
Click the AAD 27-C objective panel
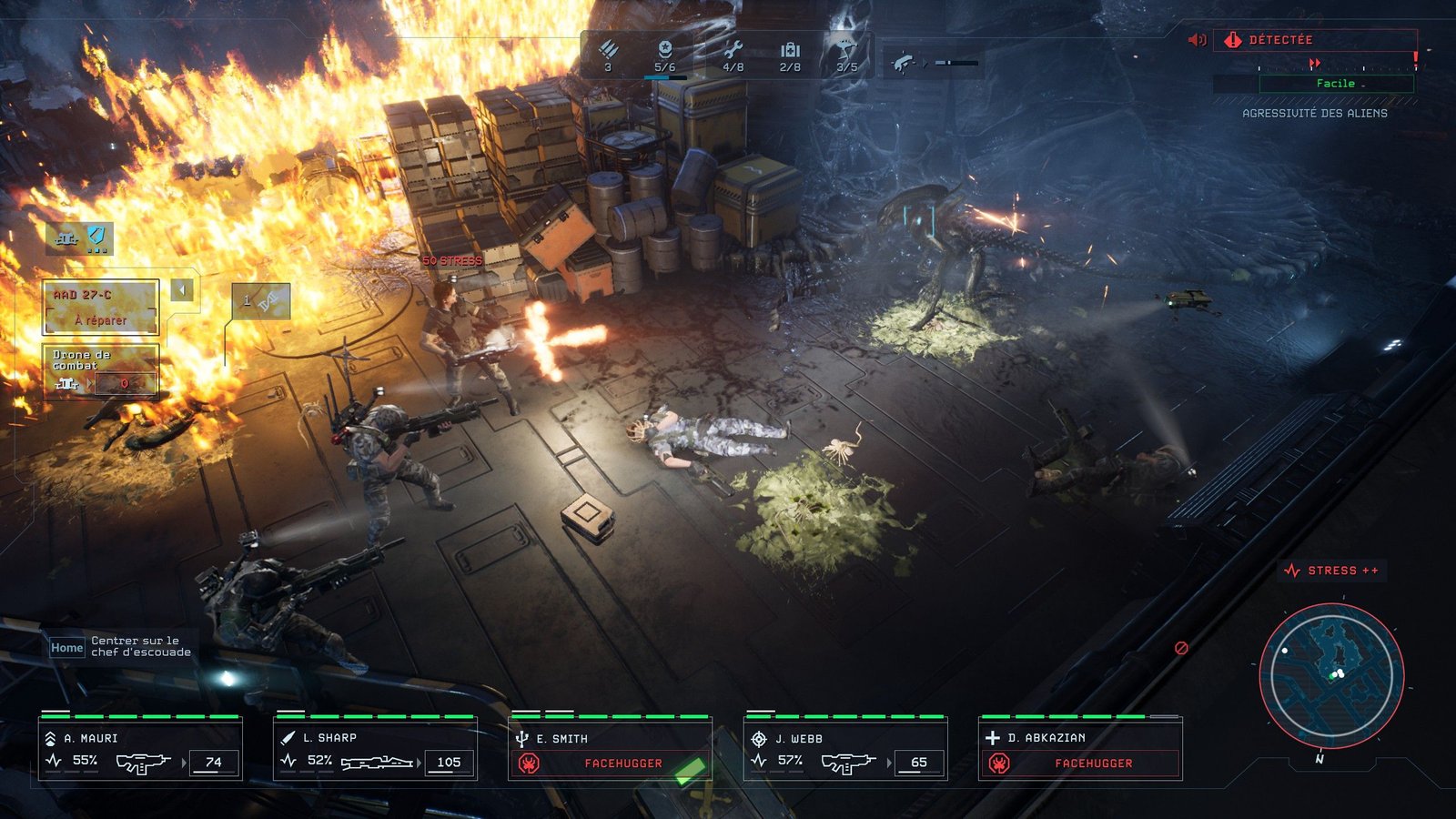[x=101, y=308]
